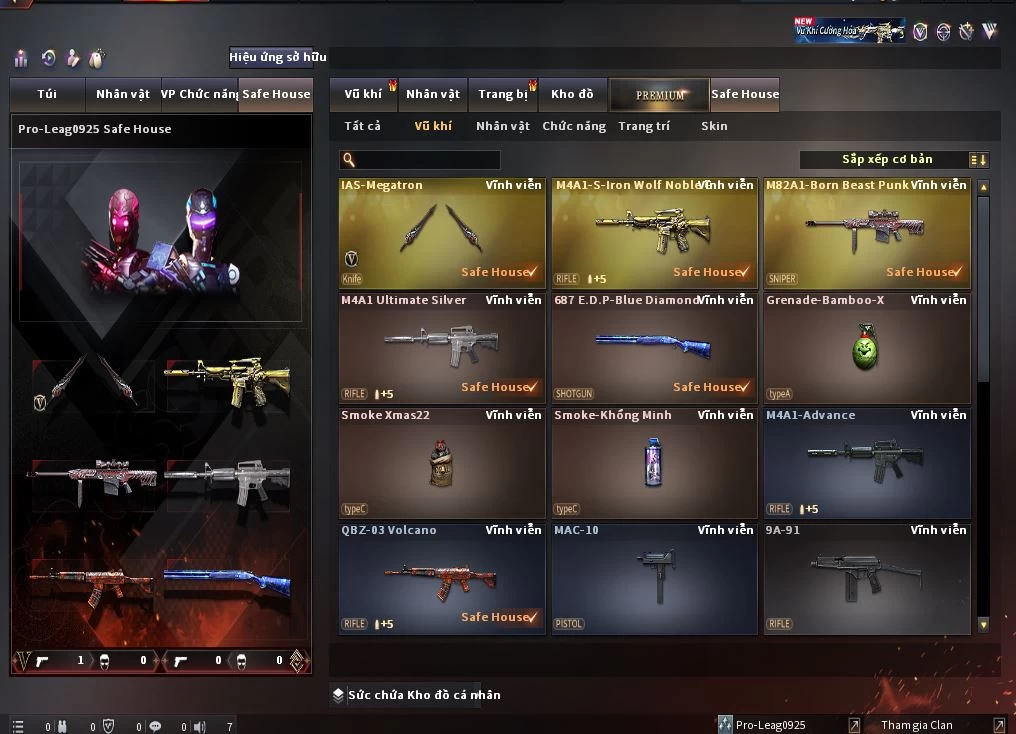Choose the M4A1-S-Iron Wolf Noble rifle
Viewport: 1016px width, 734px height.
pos(654,233)
